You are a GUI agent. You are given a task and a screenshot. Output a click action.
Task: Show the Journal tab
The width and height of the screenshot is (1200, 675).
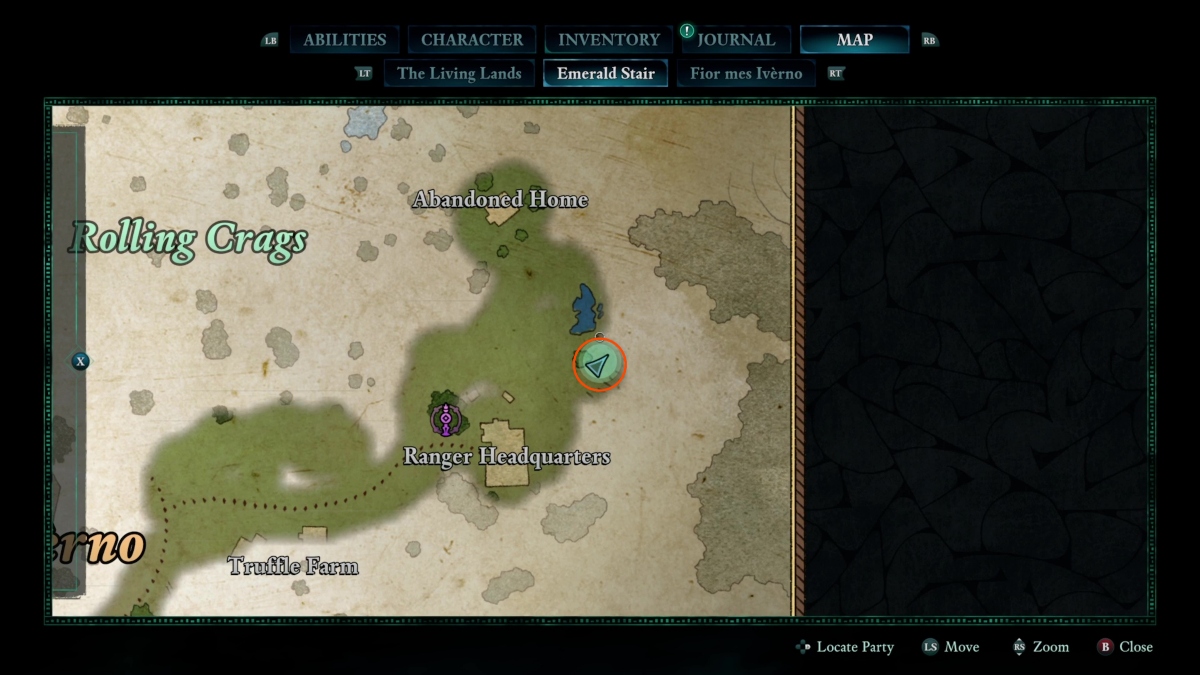736,40
